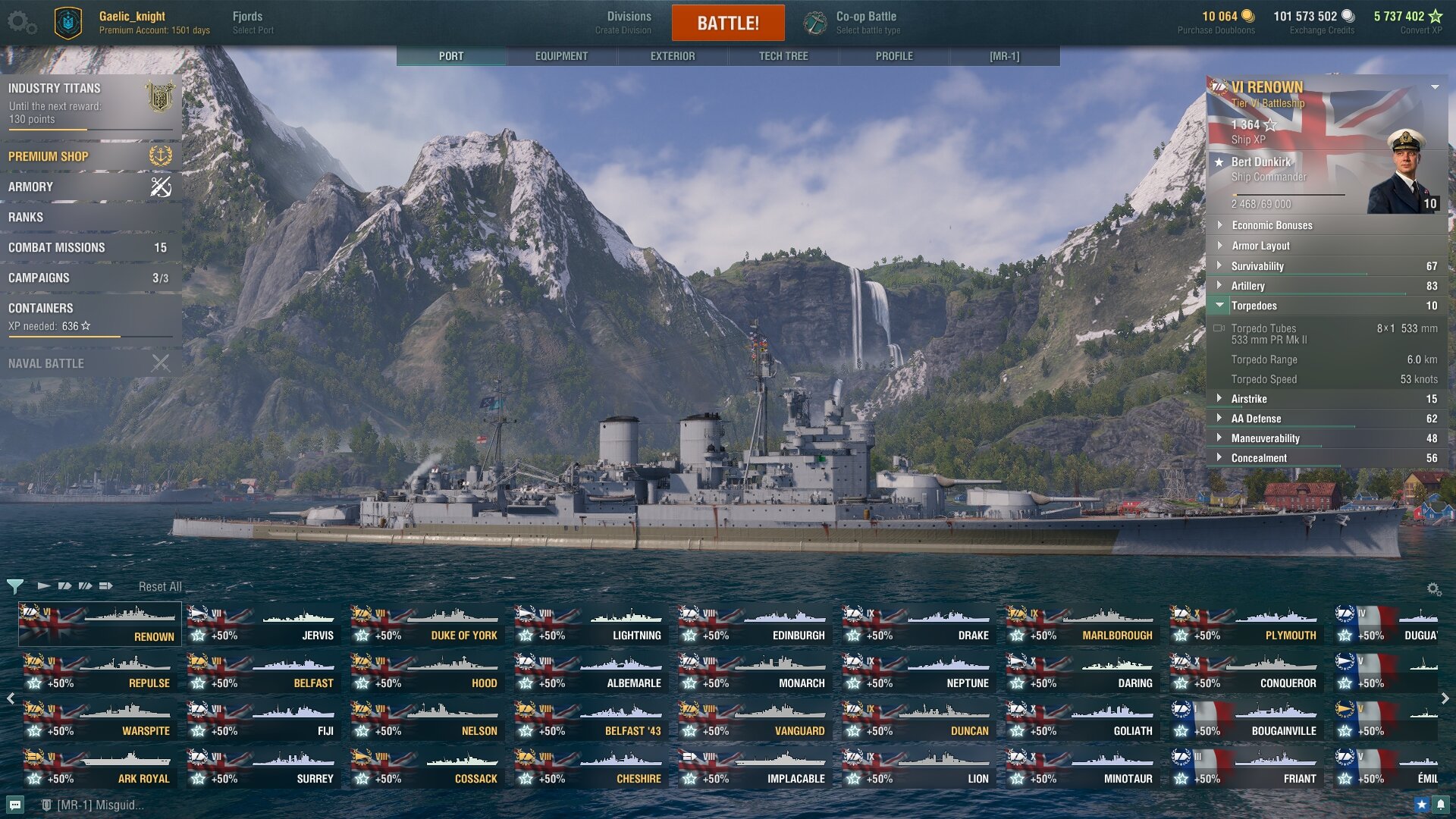Reset All carousel filters
Screen dimensions: 1456x819
click(x=160, y=587)
